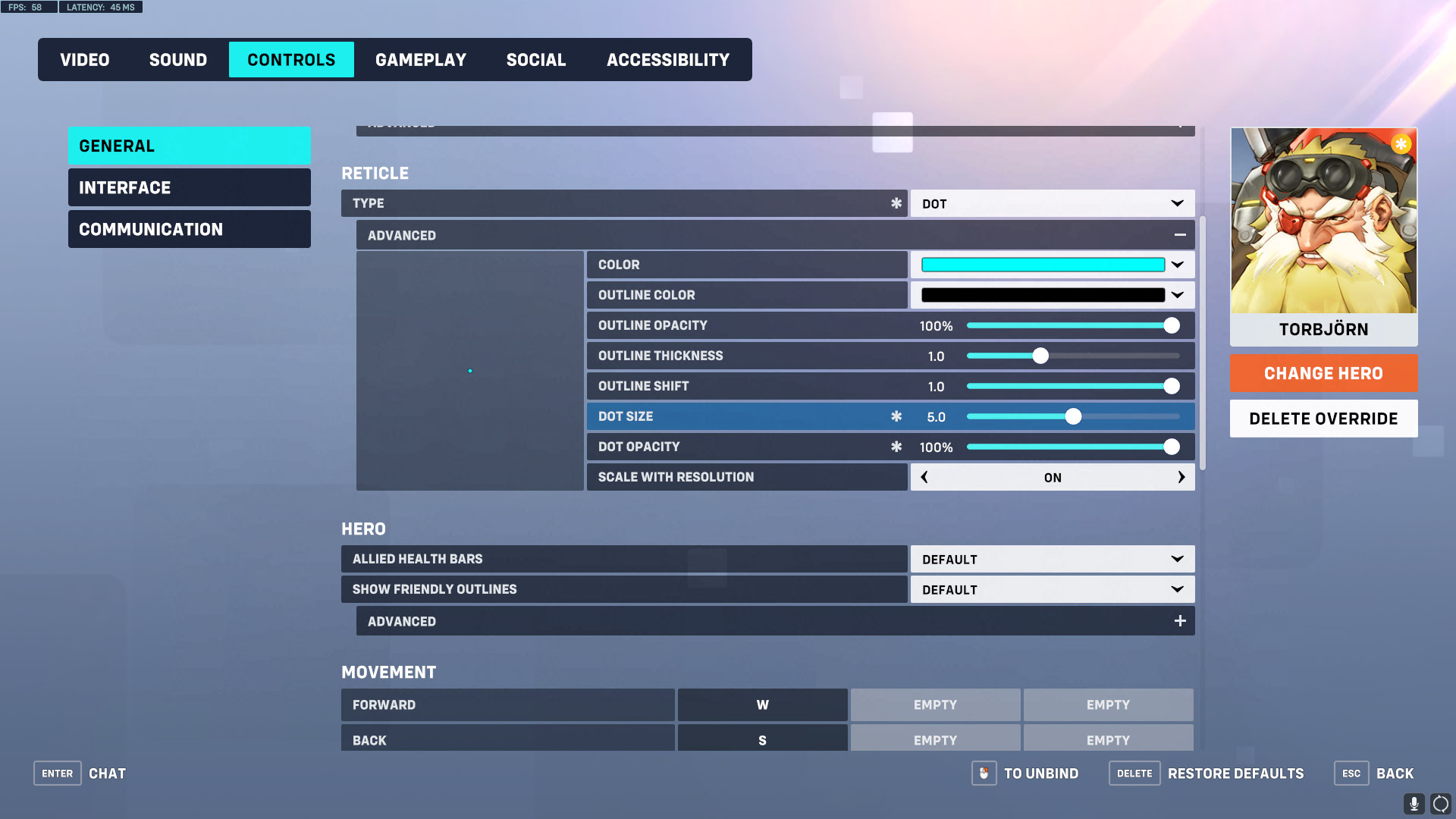
Task: Collapse the ADVANCED reticle section
Action: click(x=1180, y=235)
